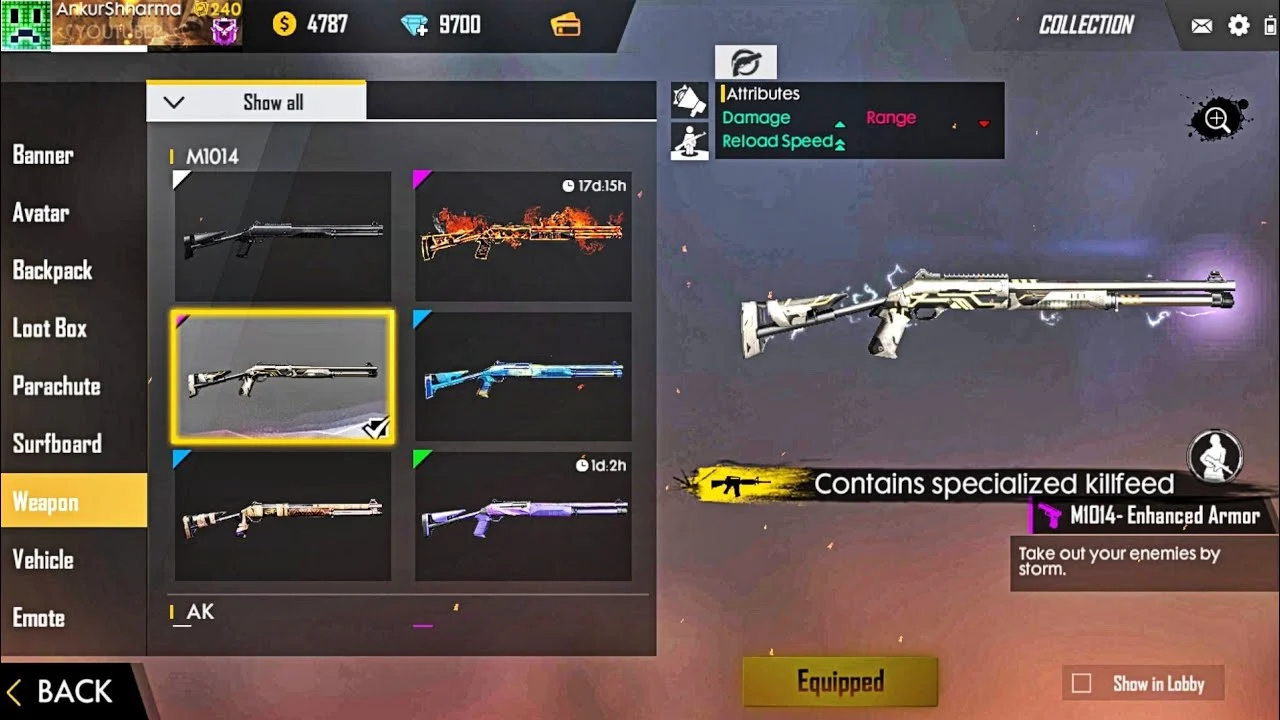Click the yellow Equipped button
The height and width of the screenshot is (720, 1280).
click(840, 682)
